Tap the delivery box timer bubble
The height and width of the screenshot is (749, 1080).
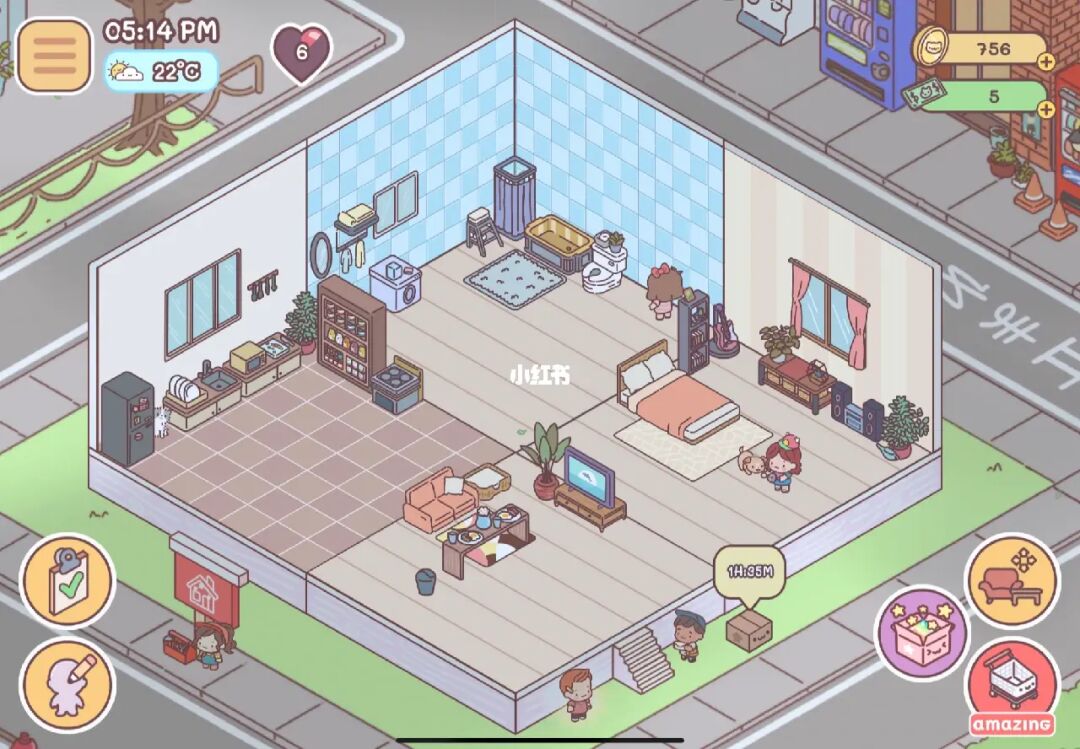pyautogui.click(x=751, y=573)
